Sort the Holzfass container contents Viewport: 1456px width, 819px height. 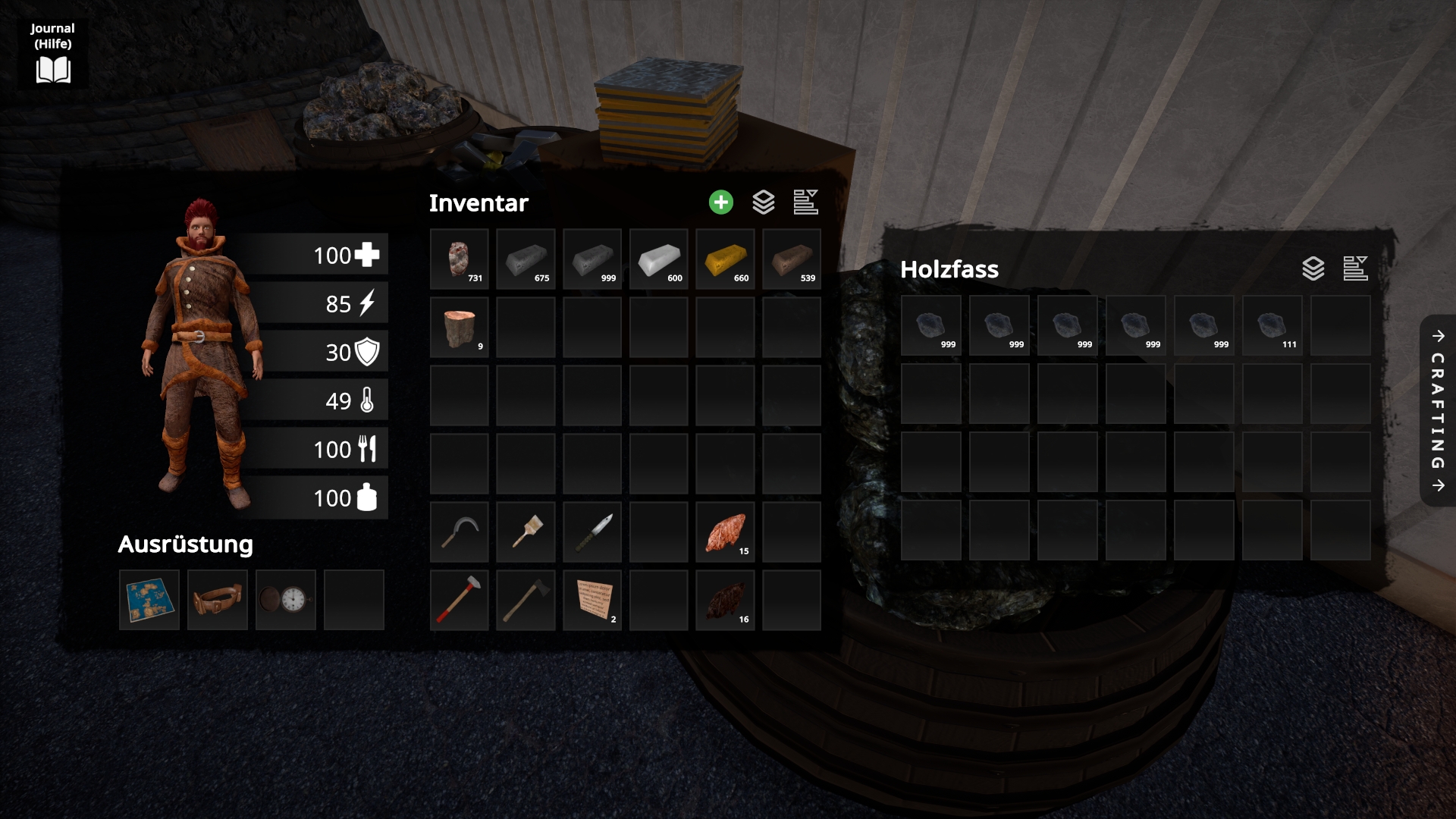pyautogui.click(x=1355, y=268)
